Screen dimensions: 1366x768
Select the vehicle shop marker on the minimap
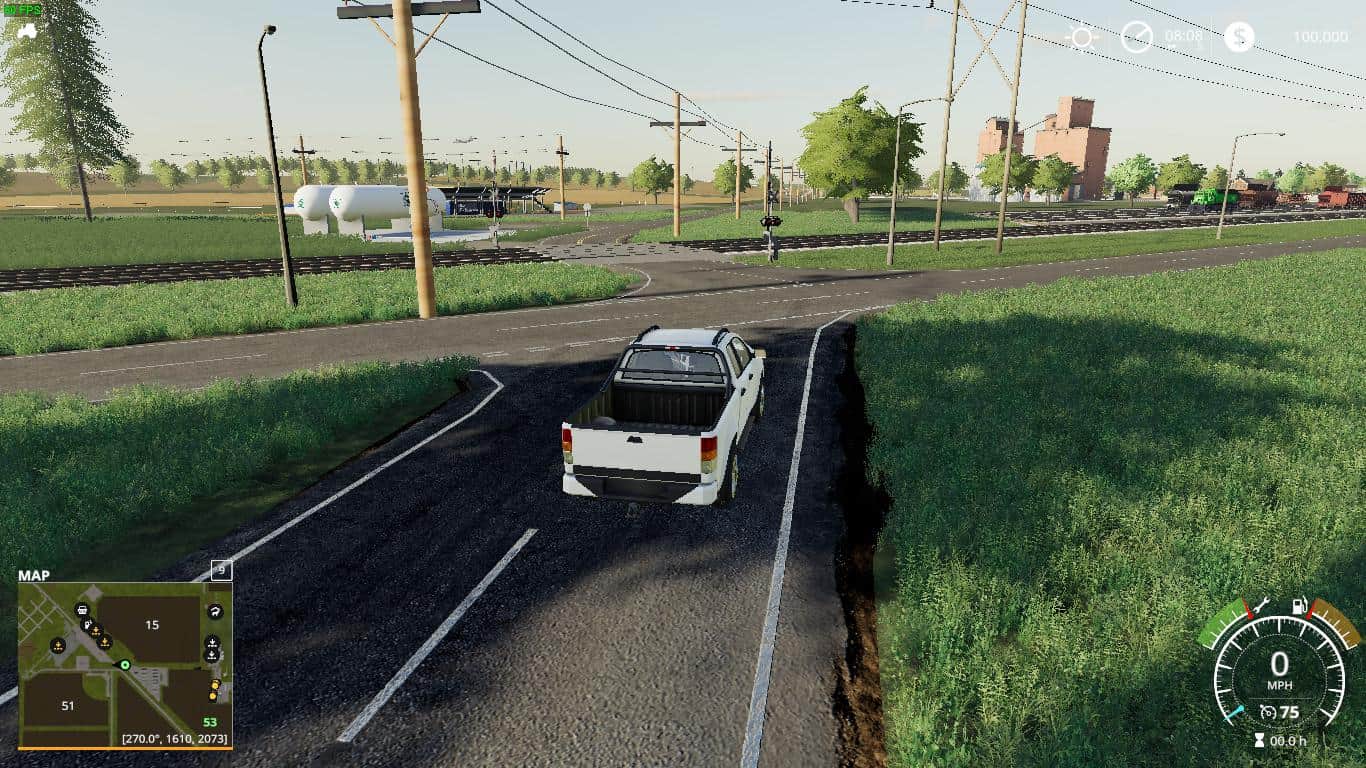point(83,610)
